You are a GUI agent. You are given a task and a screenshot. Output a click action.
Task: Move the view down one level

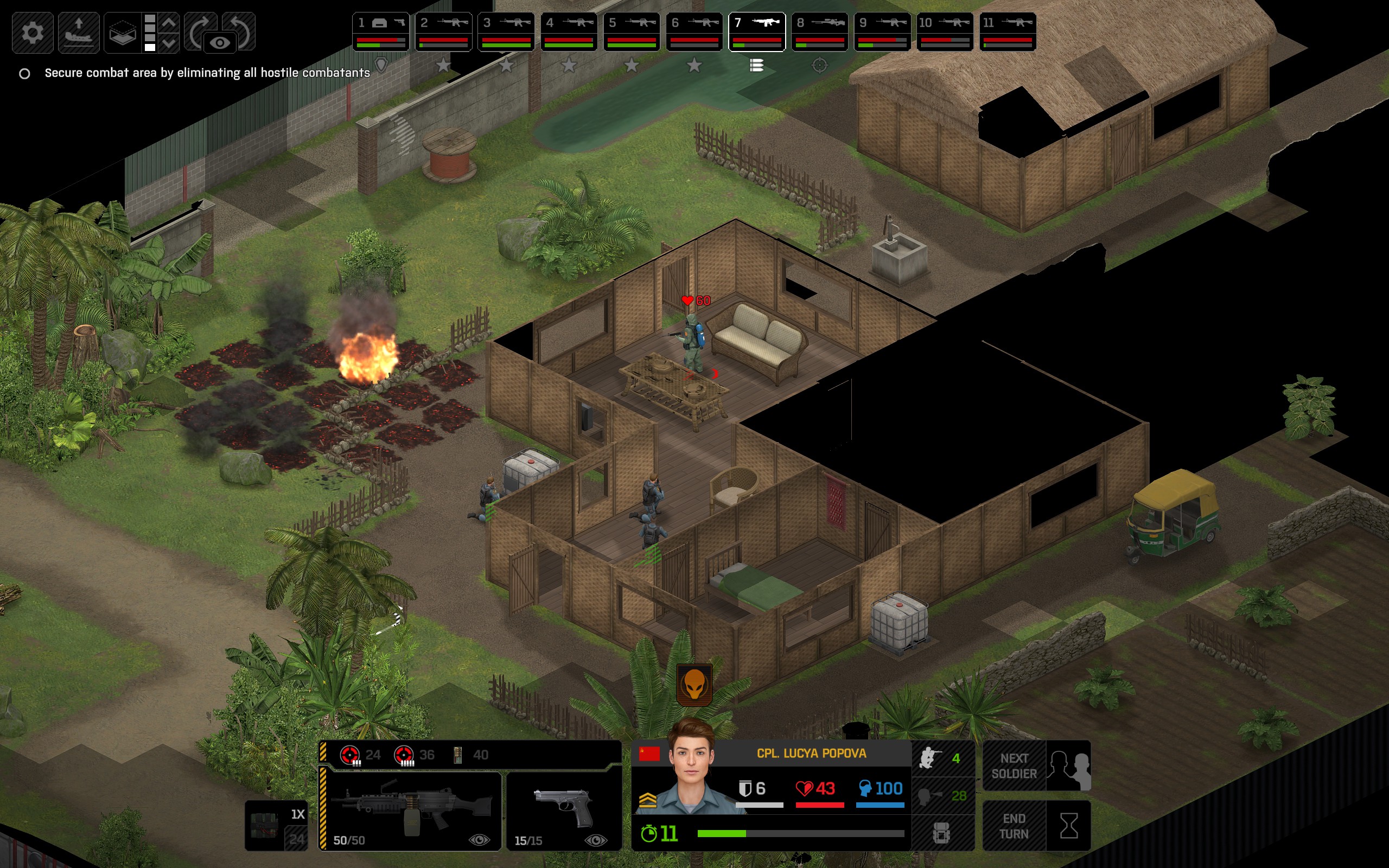point(169,43)
